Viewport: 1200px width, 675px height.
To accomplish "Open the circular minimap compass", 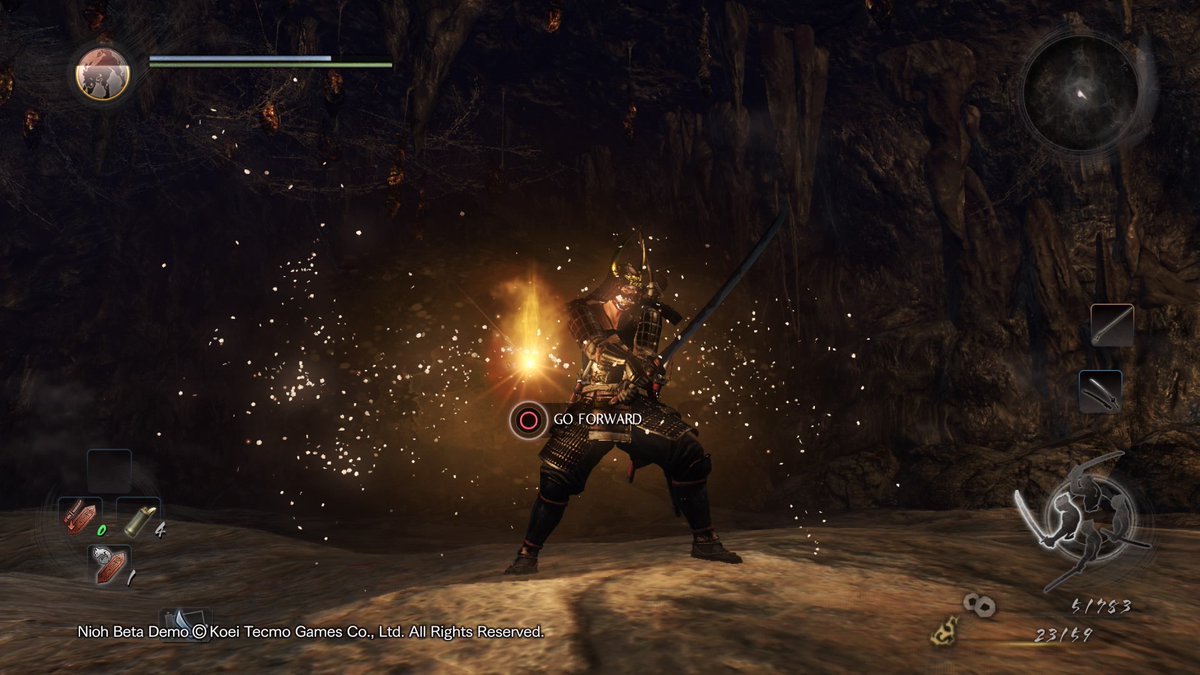I will pyautogui.click(x=1080, y=93).
